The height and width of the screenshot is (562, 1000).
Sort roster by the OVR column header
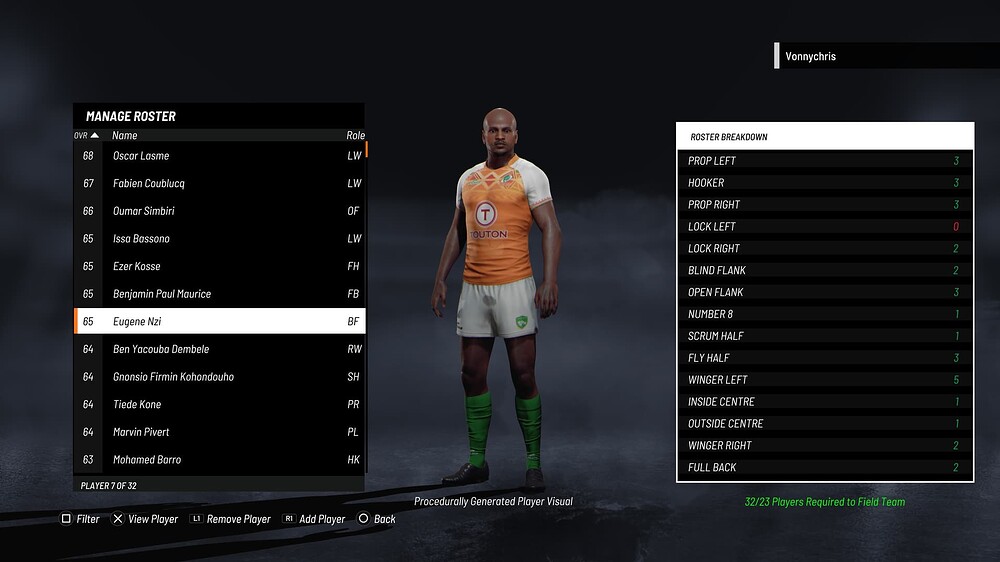(x=86, y=135)
